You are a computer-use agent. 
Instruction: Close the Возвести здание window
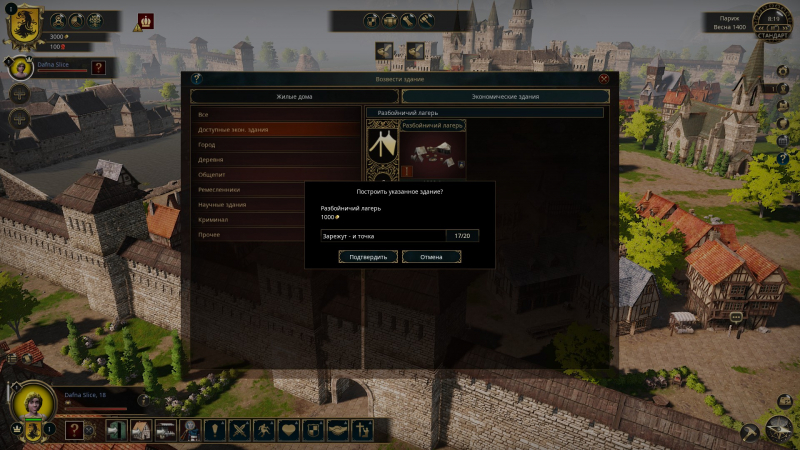point(603,78)
